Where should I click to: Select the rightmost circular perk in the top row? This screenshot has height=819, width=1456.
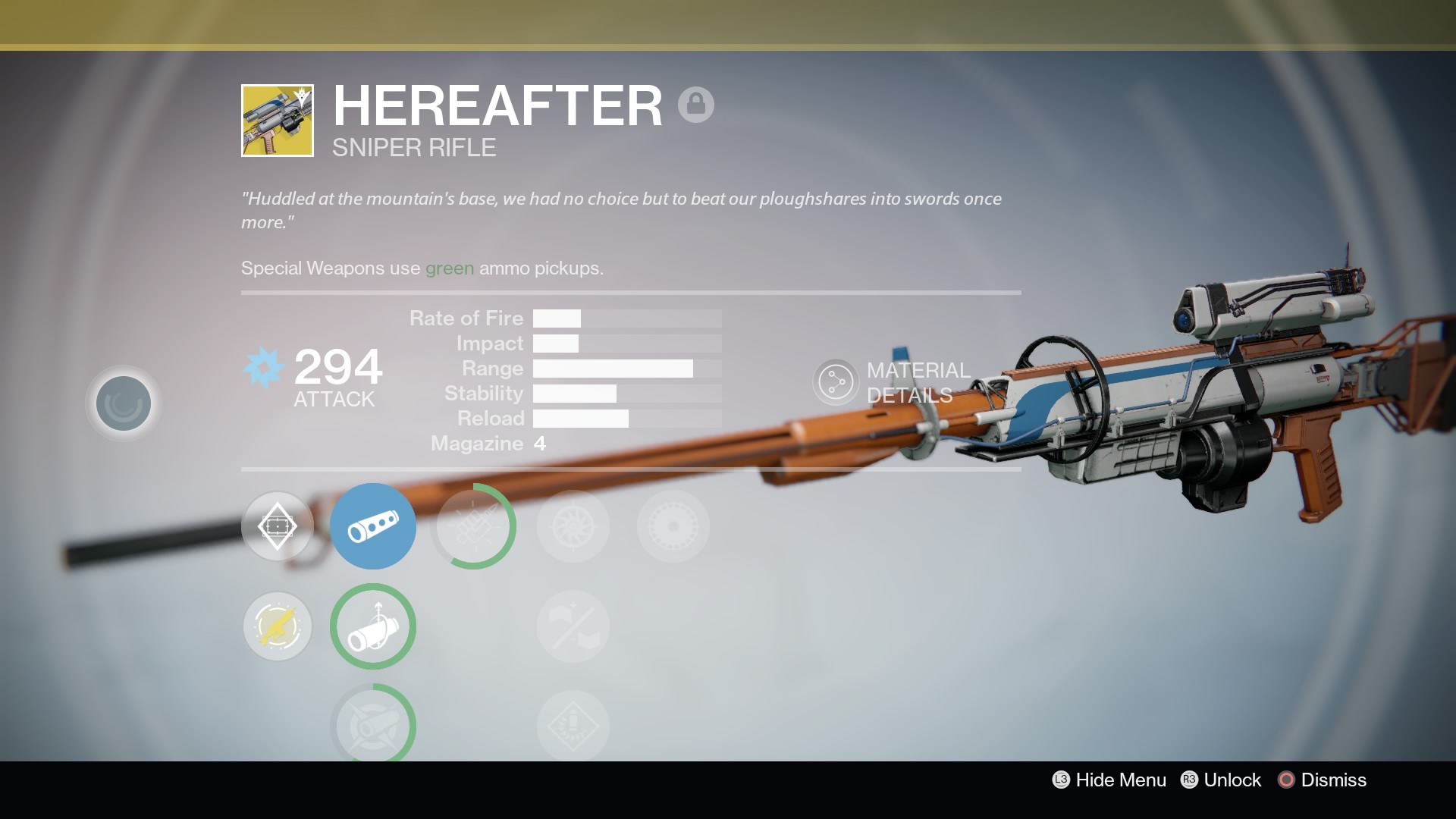pos(673,526)
